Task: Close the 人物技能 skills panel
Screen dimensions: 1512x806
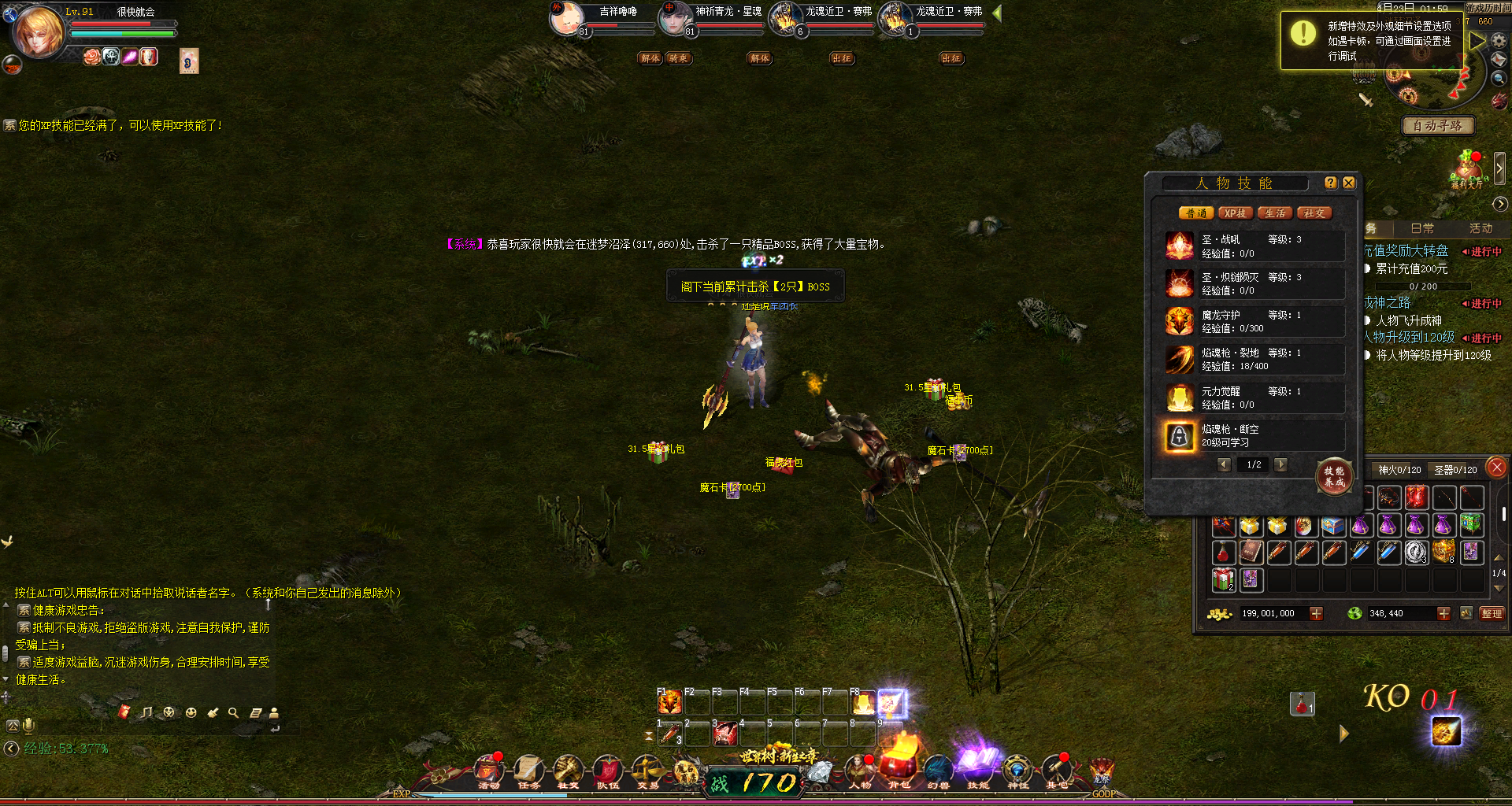Action: click(x=1349, y=183)
